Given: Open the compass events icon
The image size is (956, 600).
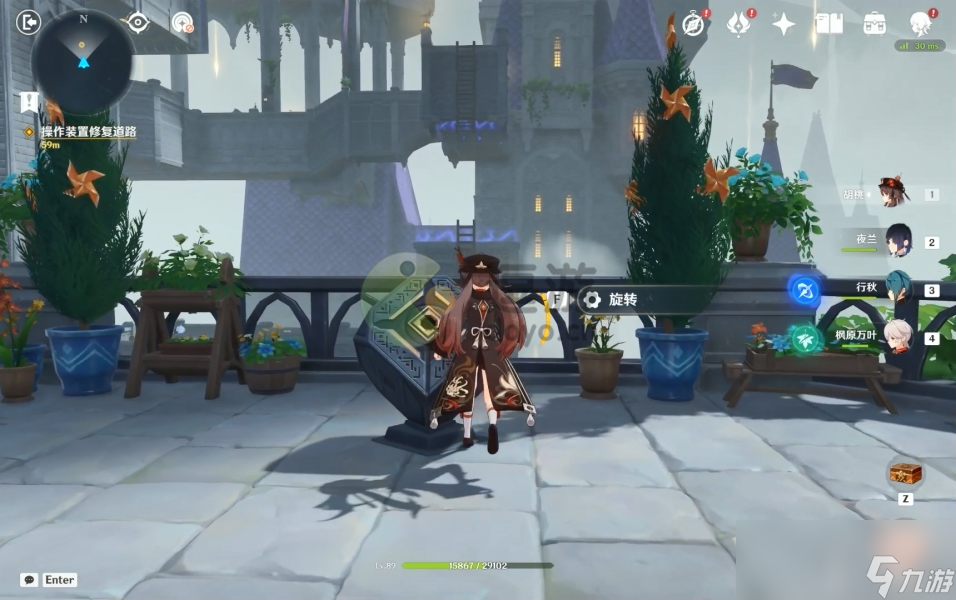Looking at the screenshot, I should coord(694,24).
